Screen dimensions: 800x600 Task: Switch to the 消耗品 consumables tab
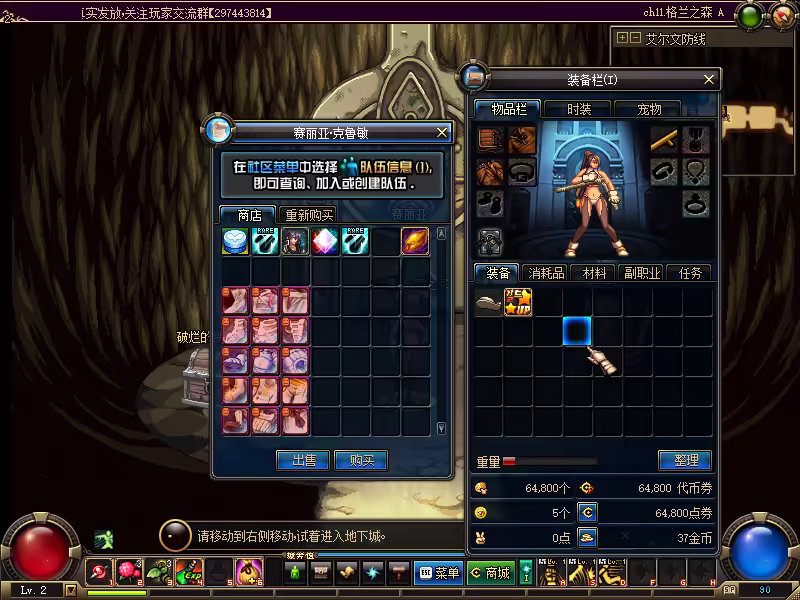[546, 272]
